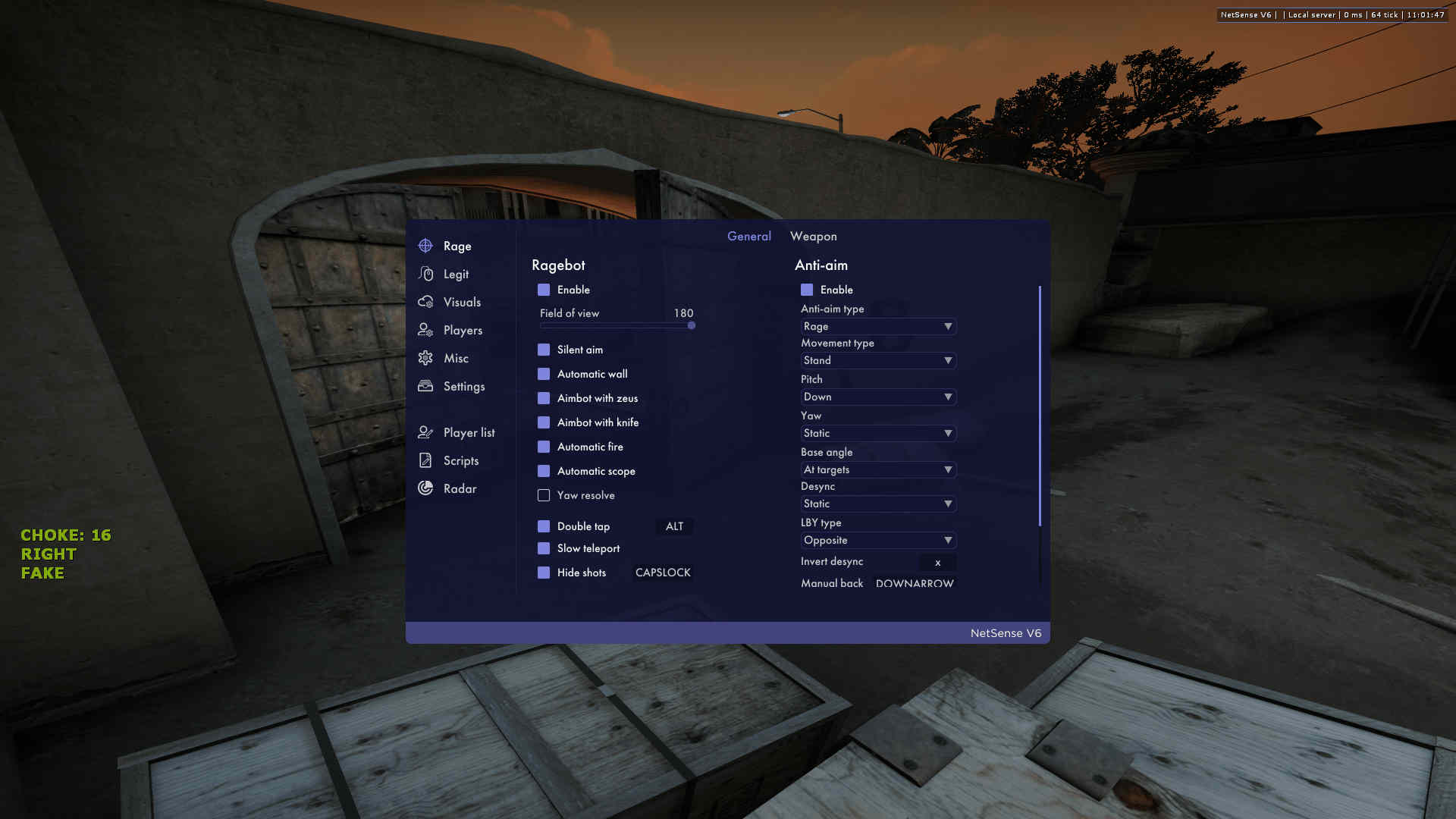Select the Rage sidebar icon

[x=427, y=245]
